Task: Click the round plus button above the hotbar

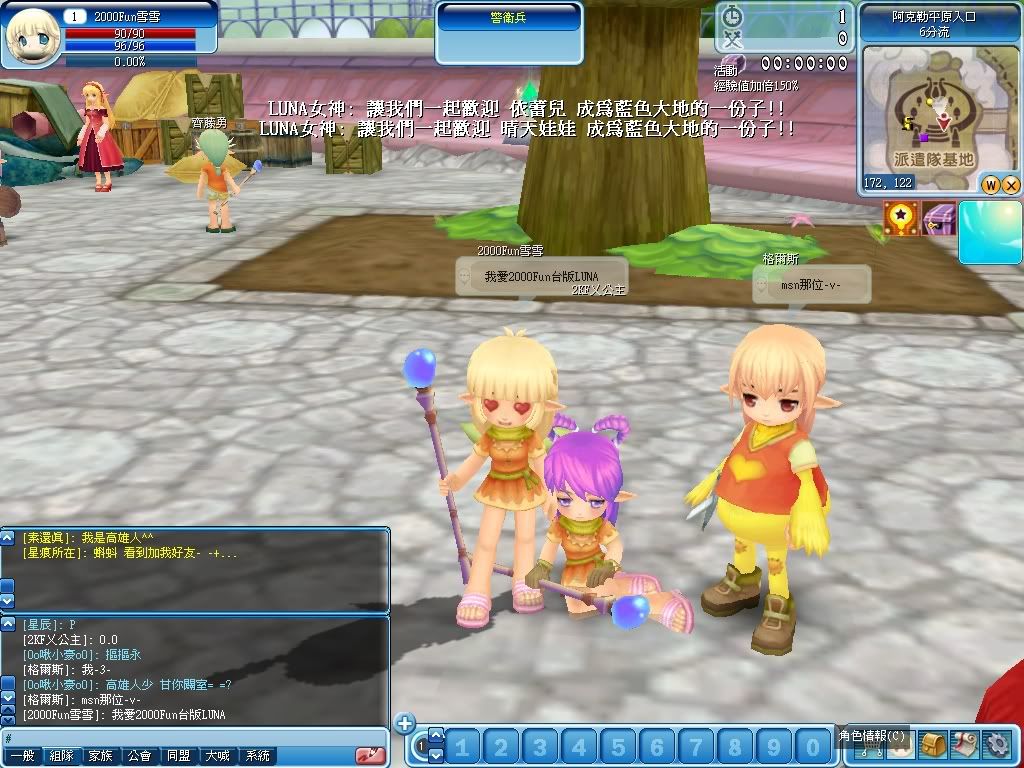Action: pos(404,724)
